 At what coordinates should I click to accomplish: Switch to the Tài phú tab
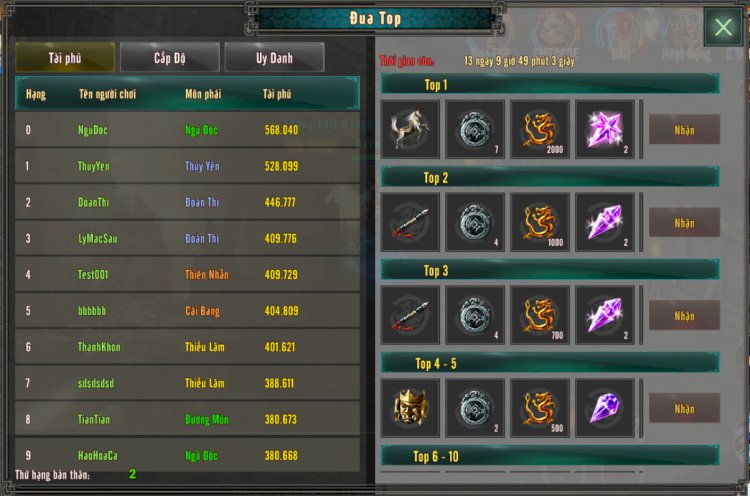[65, 58]
